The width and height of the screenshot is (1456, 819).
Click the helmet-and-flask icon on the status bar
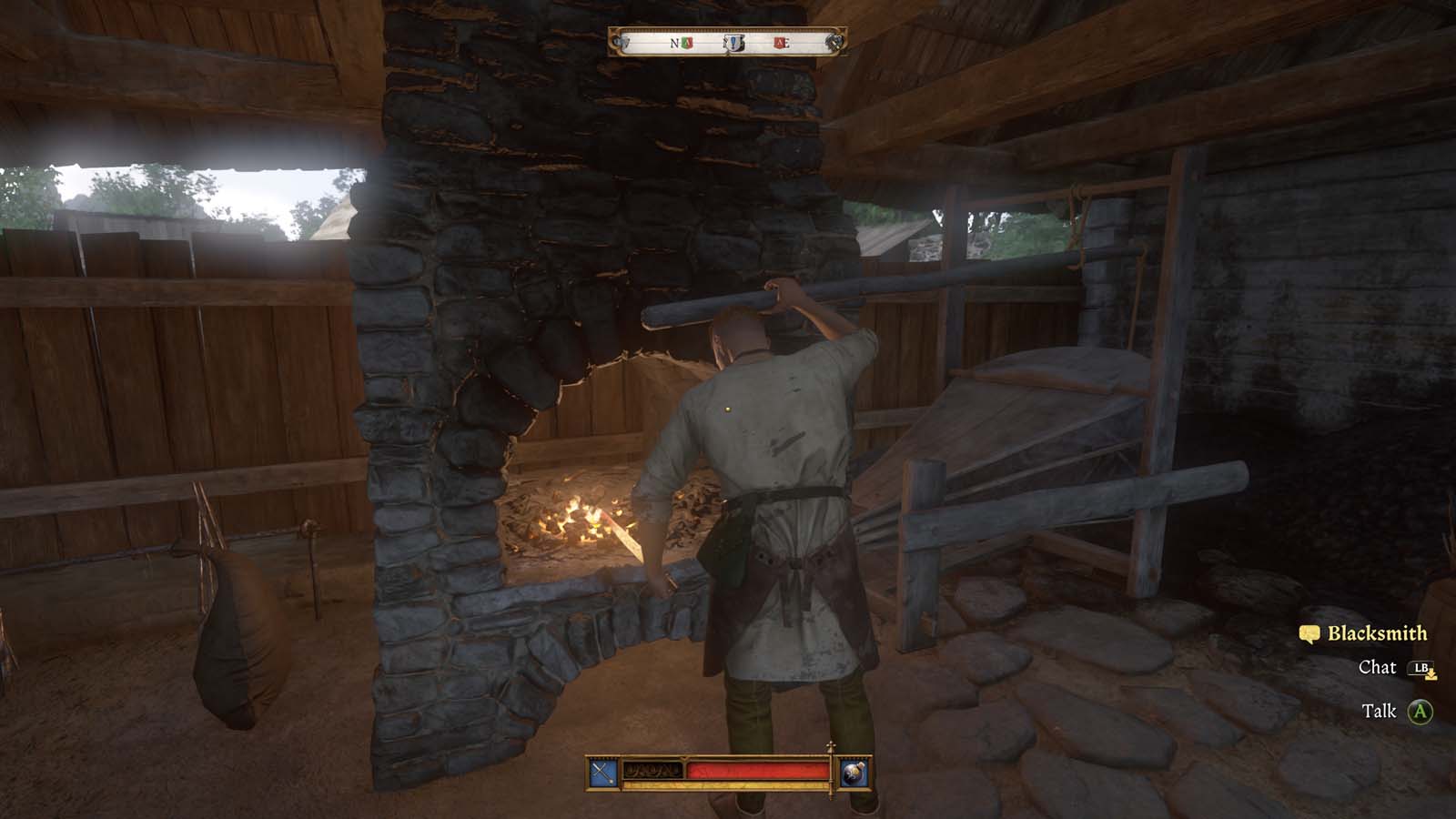[x=853, y=773]
